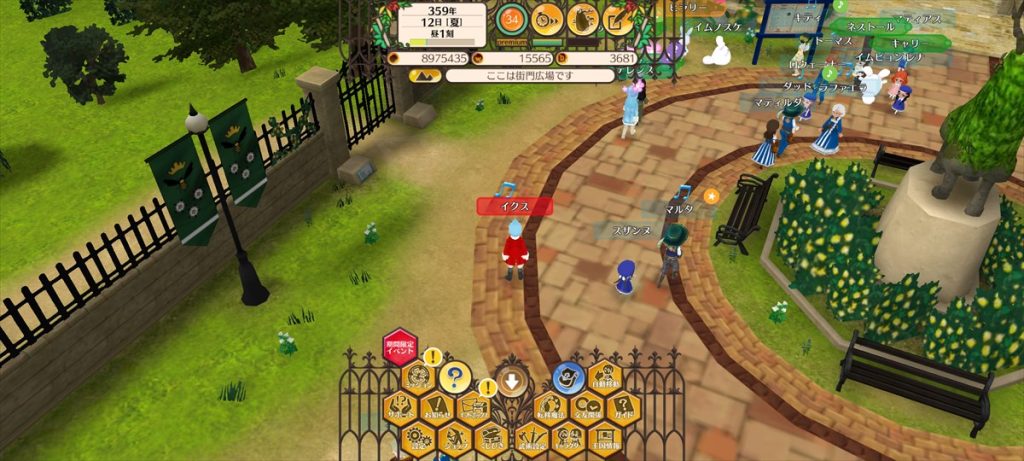The width and height of the screenshot is (1024, 461).
Task: Open the 武術設定 martial arts settings
Action: tap(530, 438)
